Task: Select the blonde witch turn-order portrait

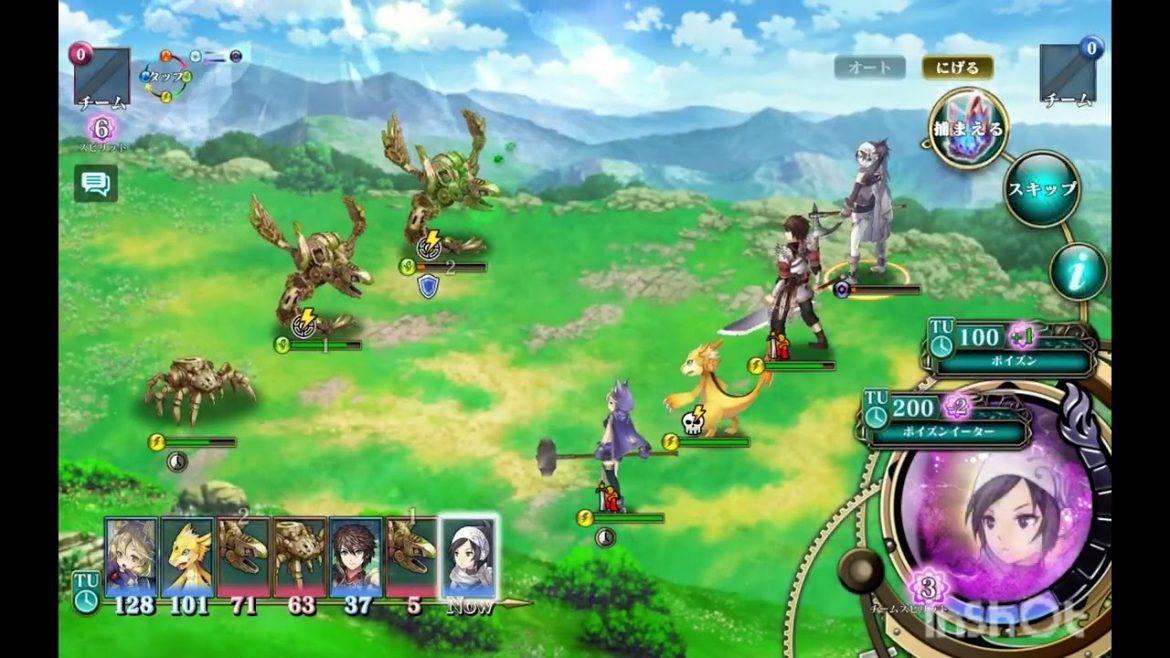Action: coord(132,556)
